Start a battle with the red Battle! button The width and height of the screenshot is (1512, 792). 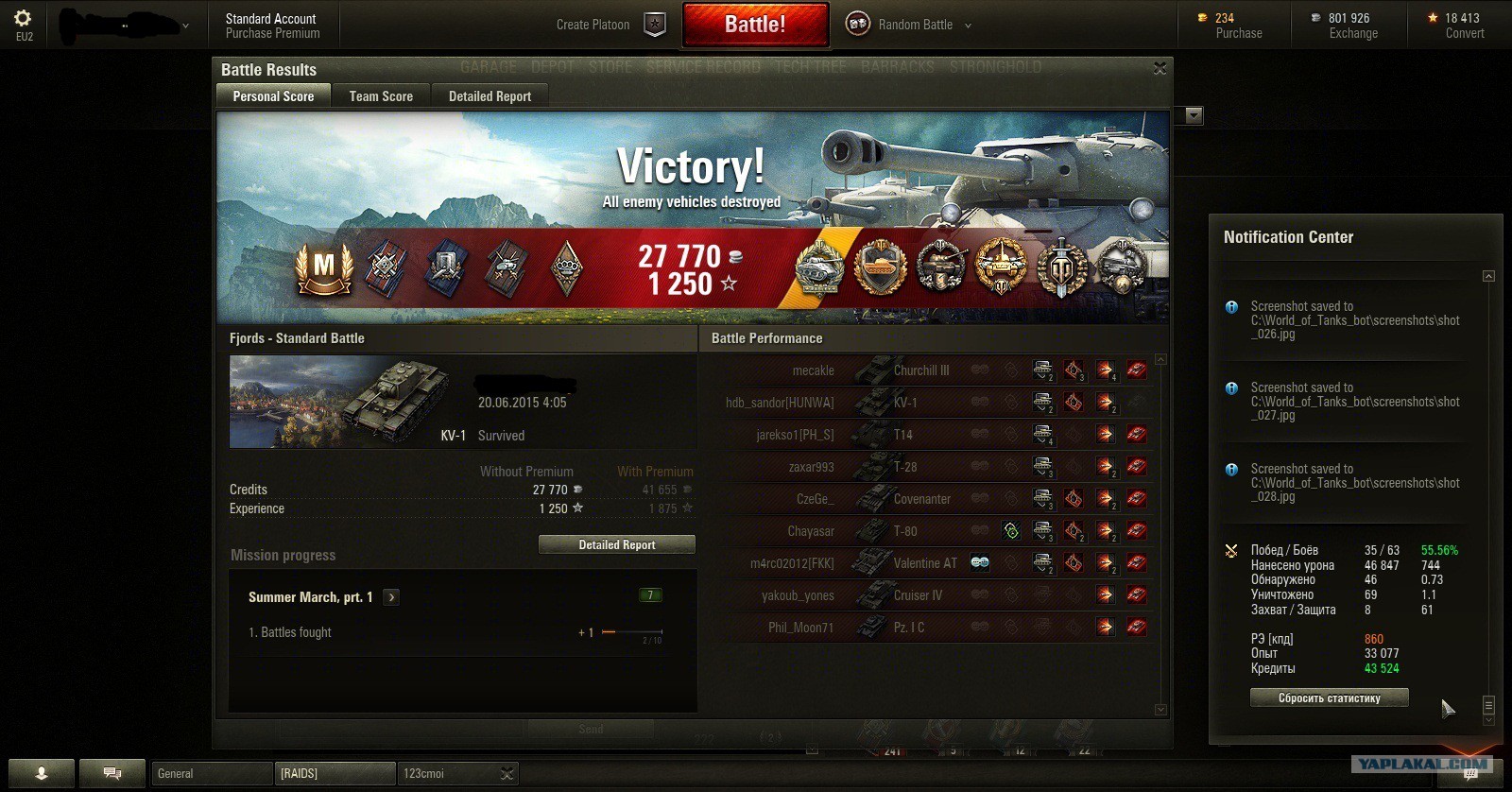(x=755, y=25)
